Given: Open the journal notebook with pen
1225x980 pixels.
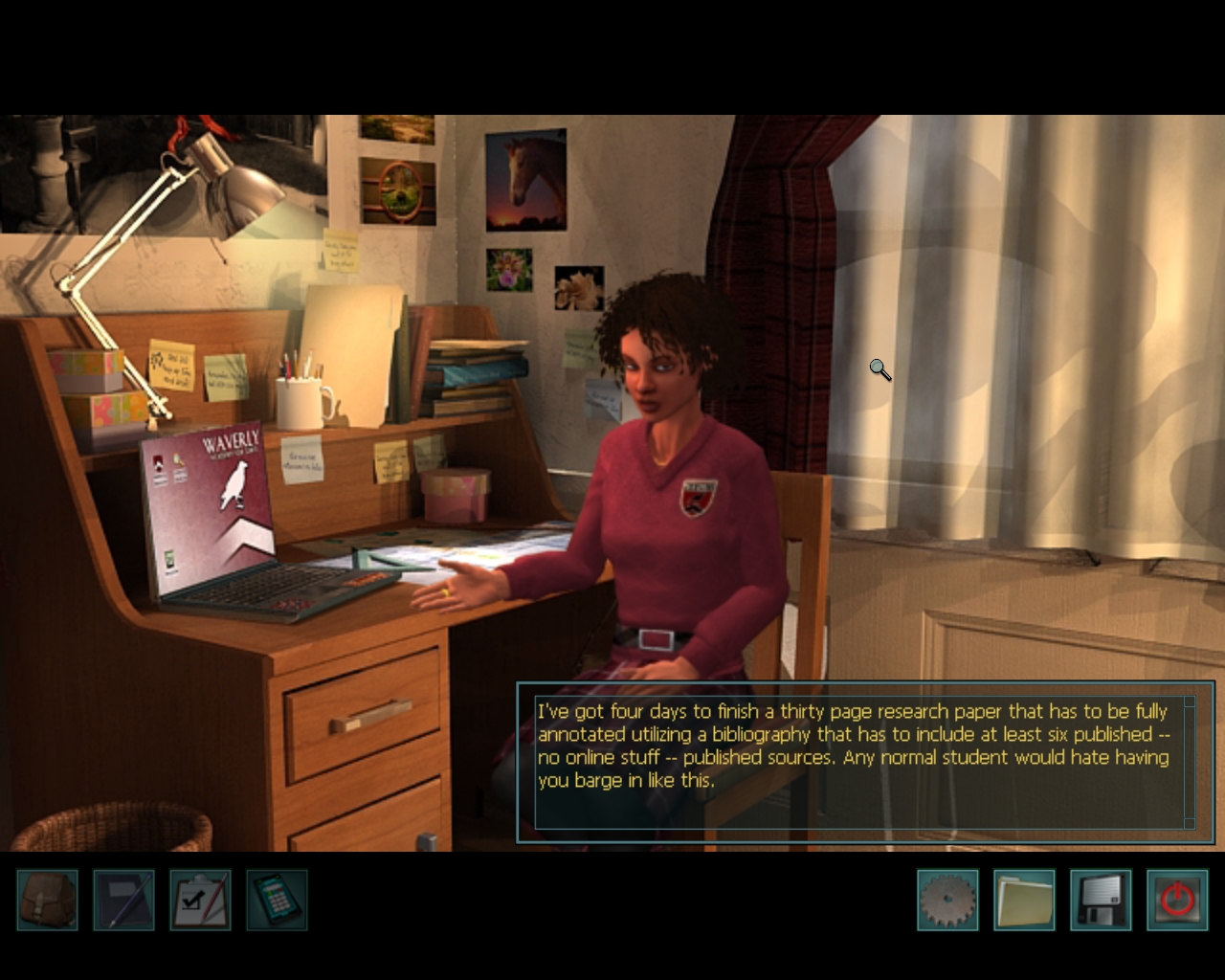Looking at the screenshot, I should point(123,900).
